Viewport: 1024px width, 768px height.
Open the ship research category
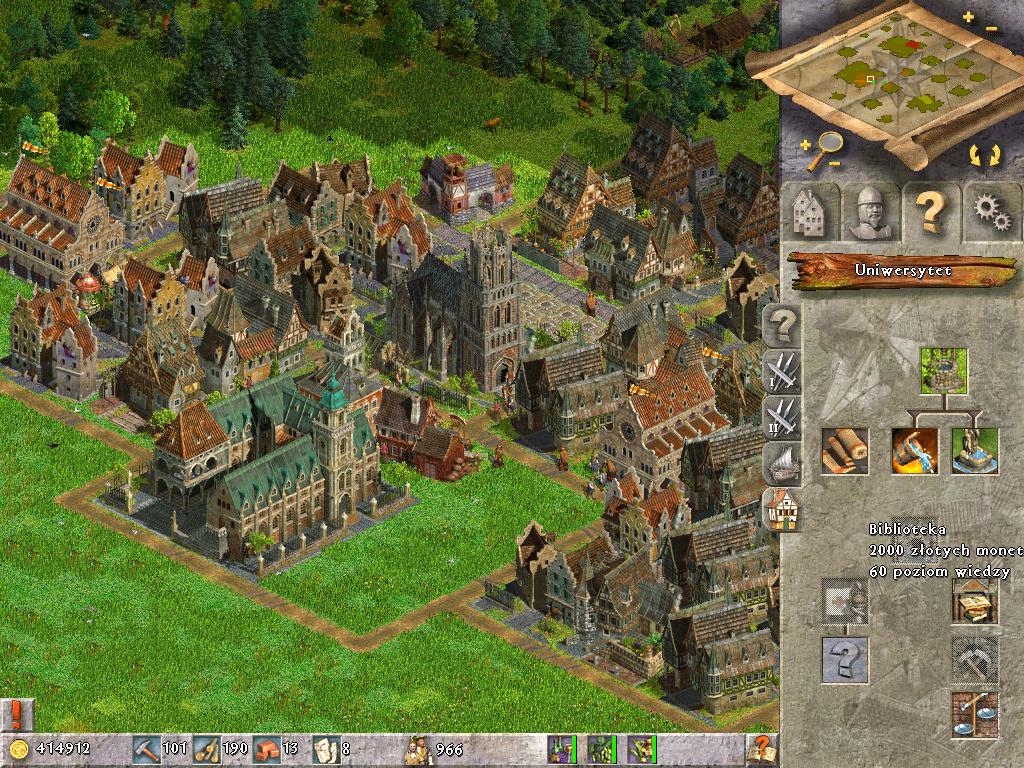[781, 462]
